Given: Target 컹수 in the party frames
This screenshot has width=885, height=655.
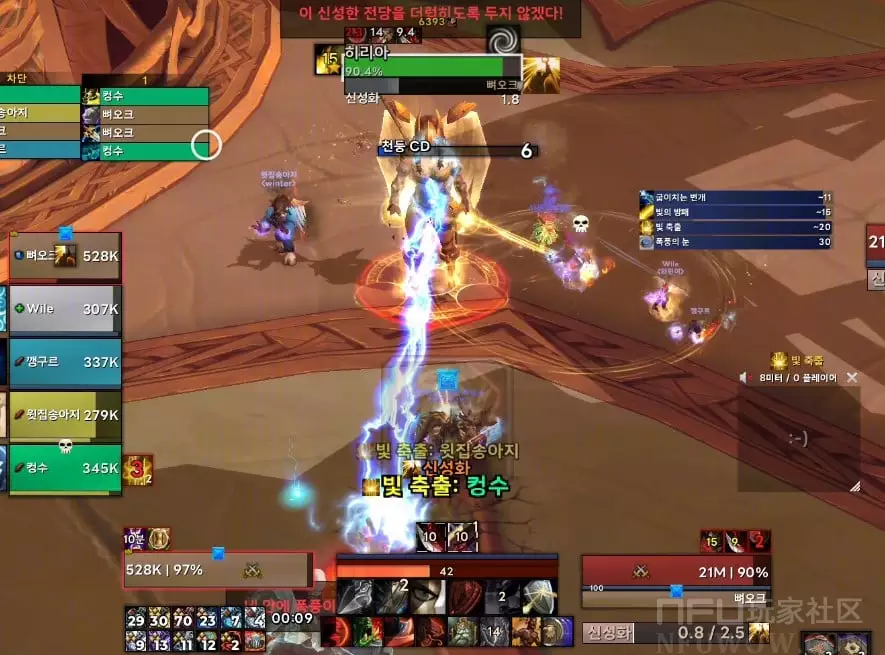Looking at the screenshot, I should point(66,468).
